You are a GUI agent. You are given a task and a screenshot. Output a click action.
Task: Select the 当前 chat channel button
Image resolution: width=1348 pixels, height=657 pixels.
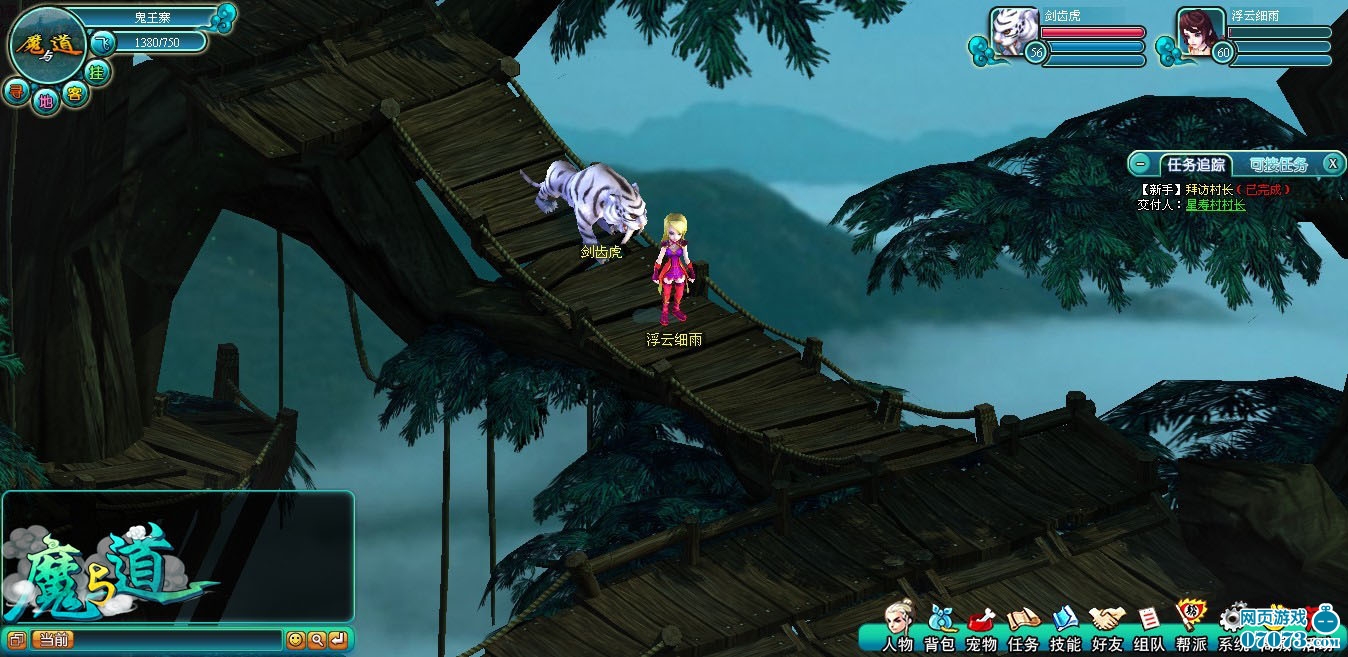coord(54,640)
